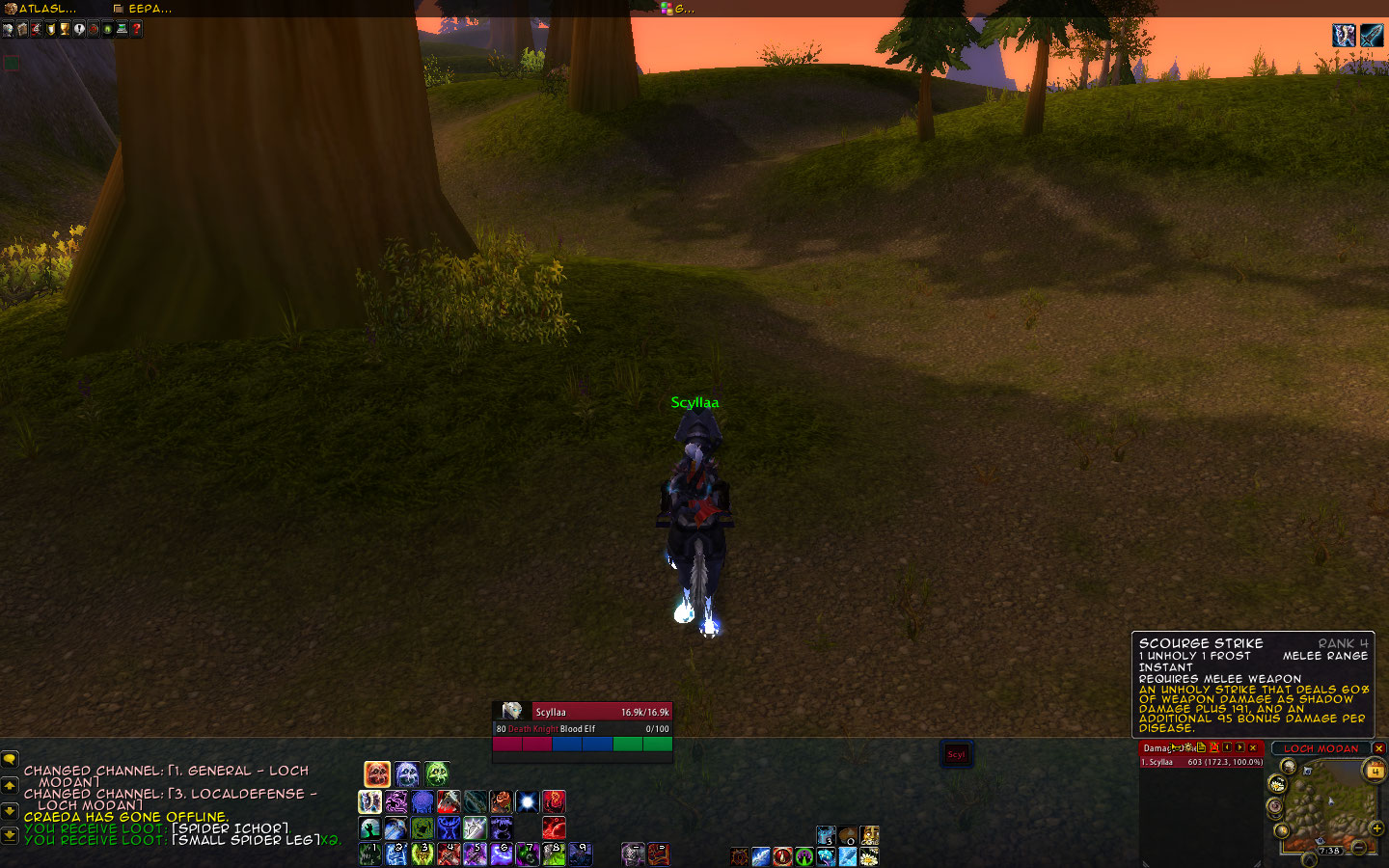
Task: Use the ability bound to key 1
Action: tap(370, 854)
